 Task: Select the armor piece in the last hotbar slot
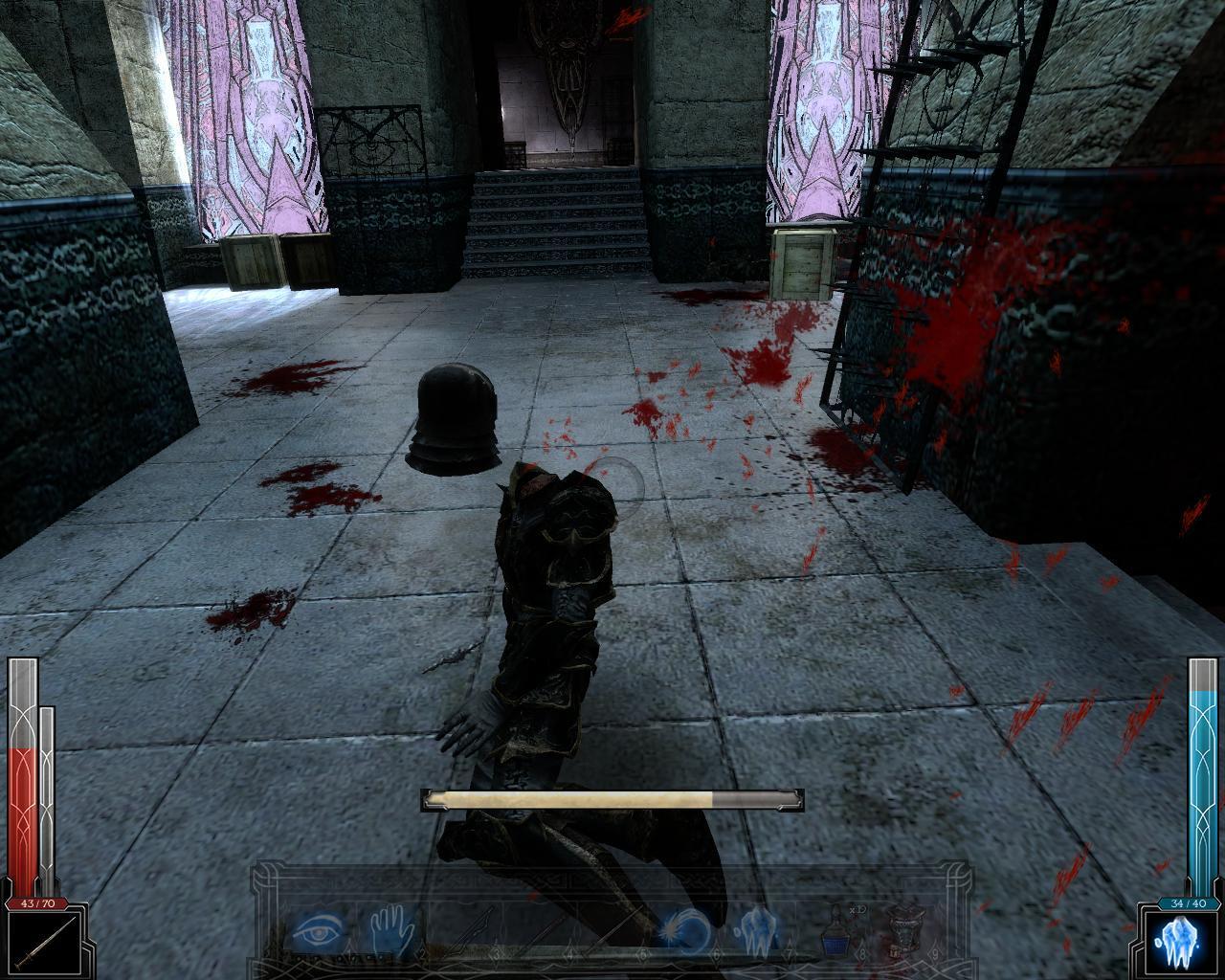[x=903, y=929]
